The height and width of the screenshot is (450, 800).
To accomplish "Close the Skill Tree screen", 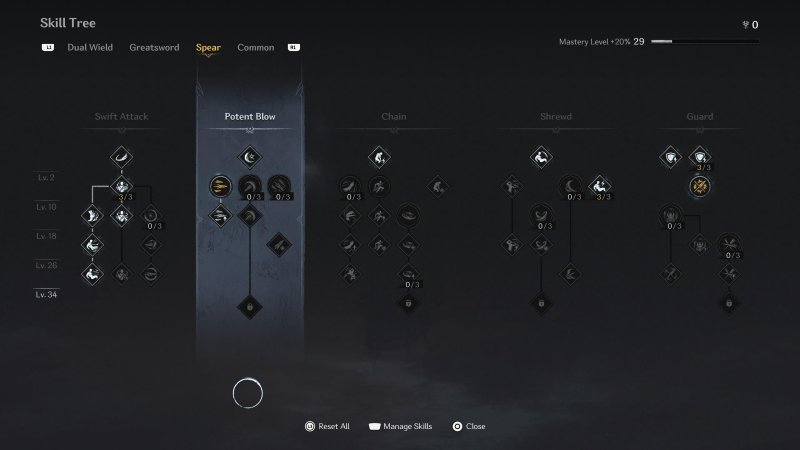I will pyautogui.click(x=468, y=426).
